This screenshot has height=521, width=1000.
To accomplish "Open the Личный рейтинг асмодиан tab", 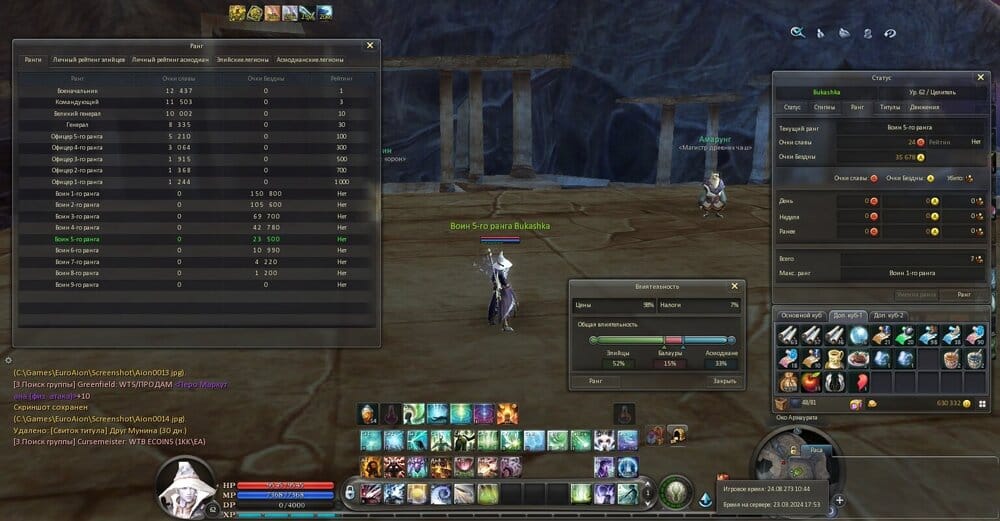I will click(x=170, y=60).
